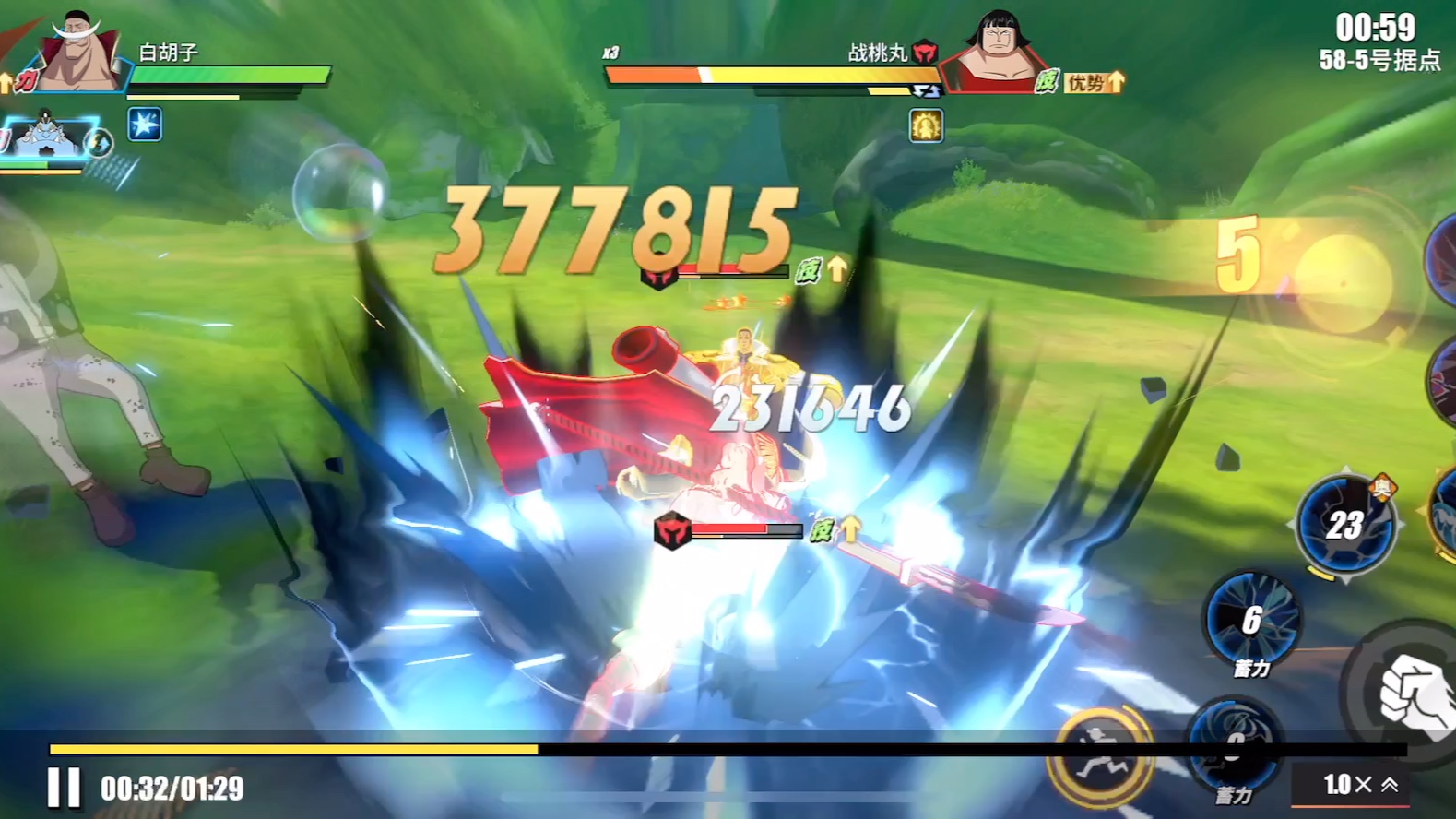
Task: Tap the fist basic attack button
Action: (x=1413, y=694)
